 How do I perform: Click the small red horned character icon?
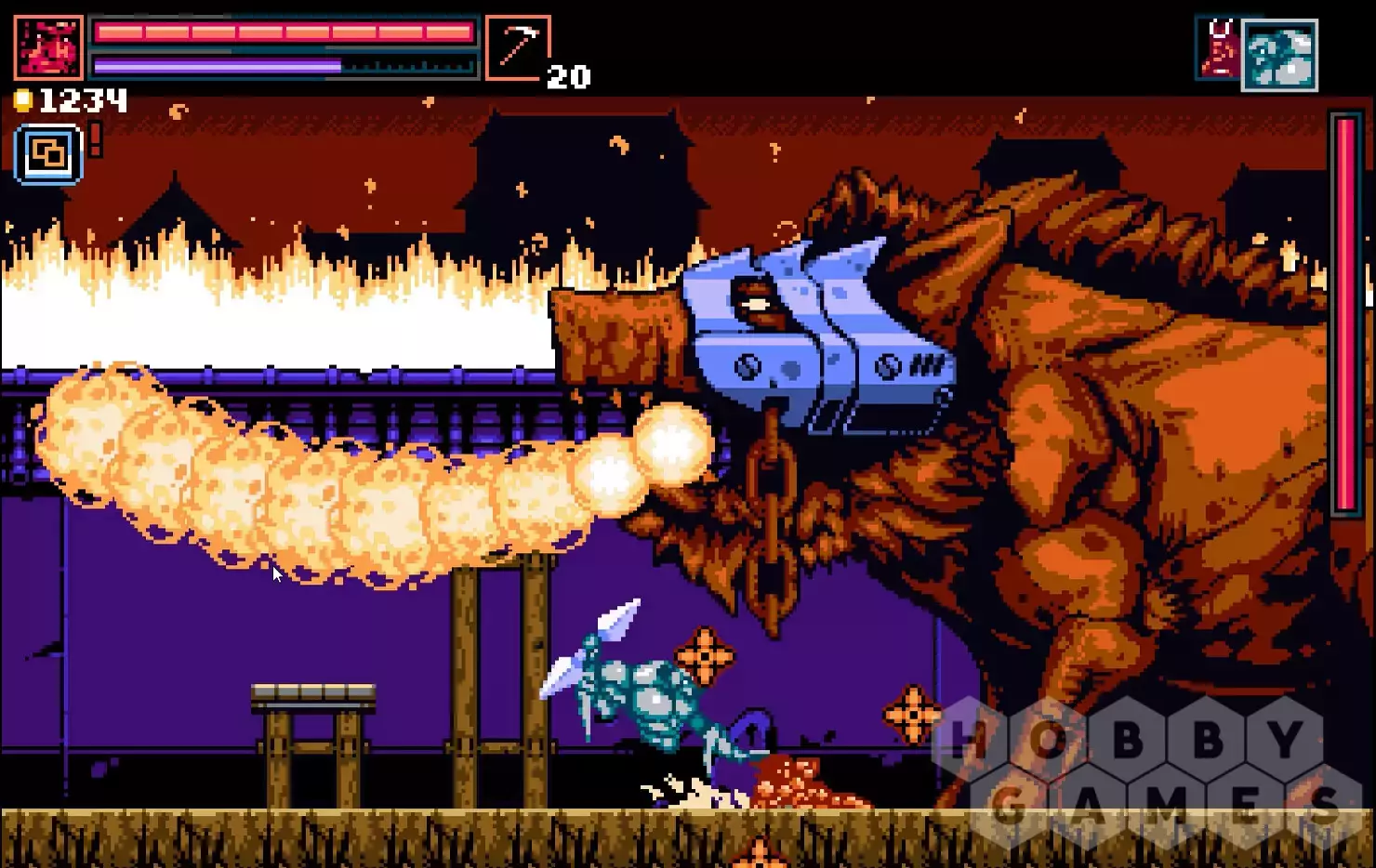click(x=1219, y=49)
